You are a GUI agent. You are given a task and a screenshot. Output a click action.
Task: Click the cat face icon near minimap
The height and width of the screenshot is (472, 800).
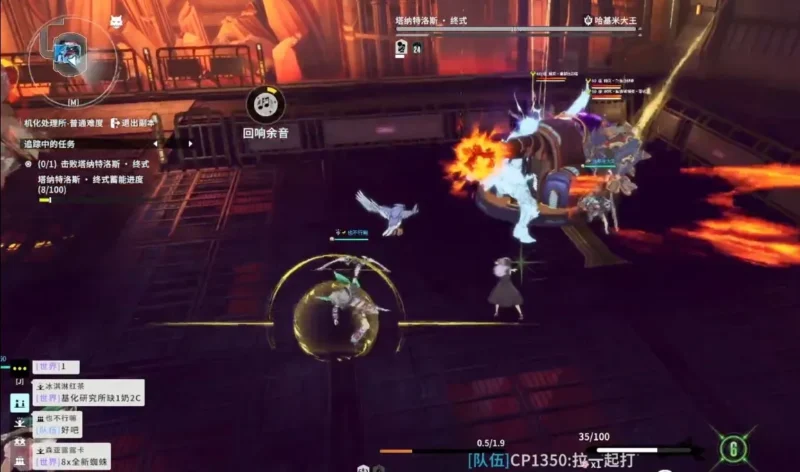click(x=116, y=21)
